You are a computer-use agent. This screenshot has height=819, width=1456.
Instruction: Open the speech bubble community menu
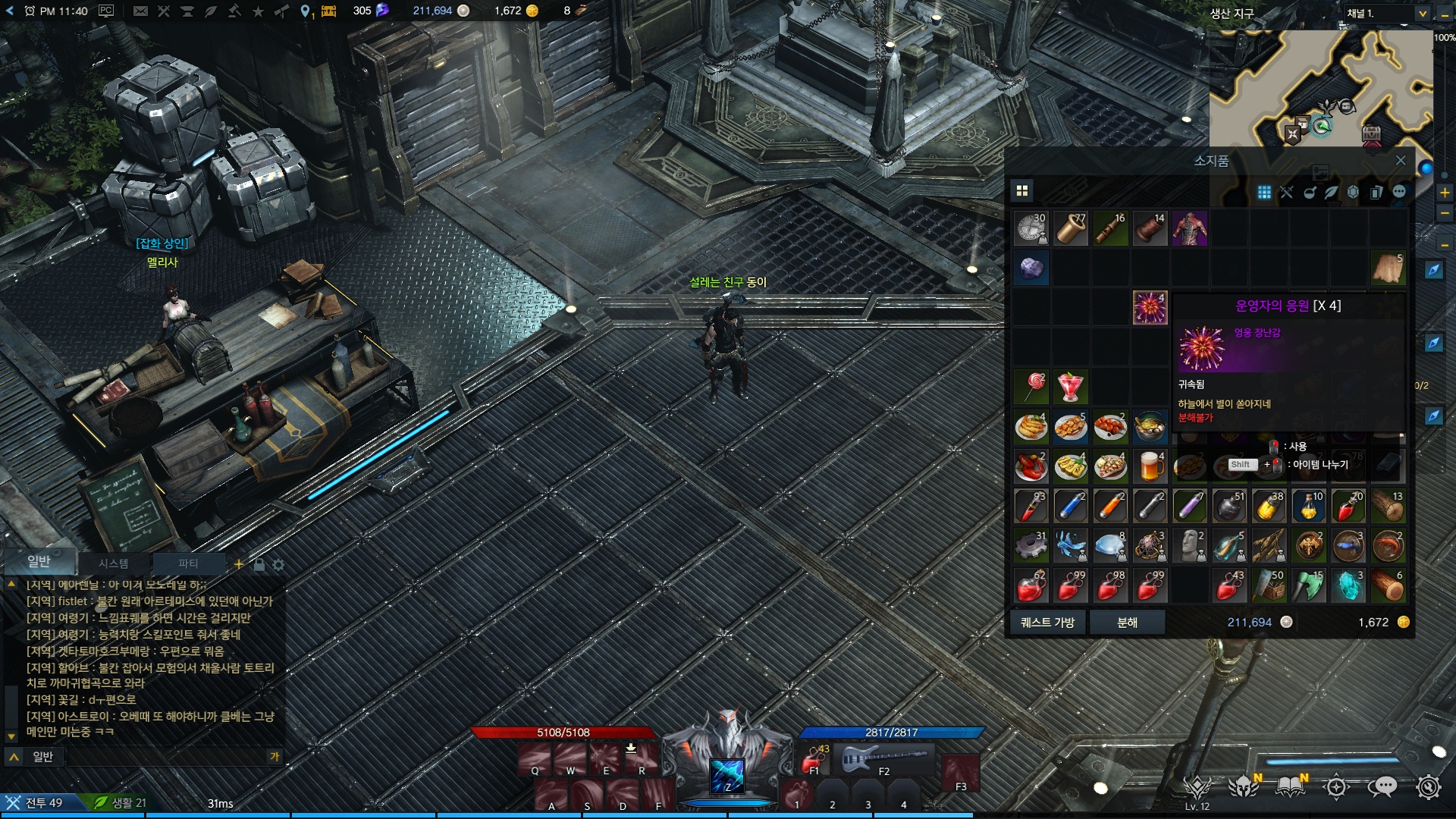click(x=1382, y=787)
